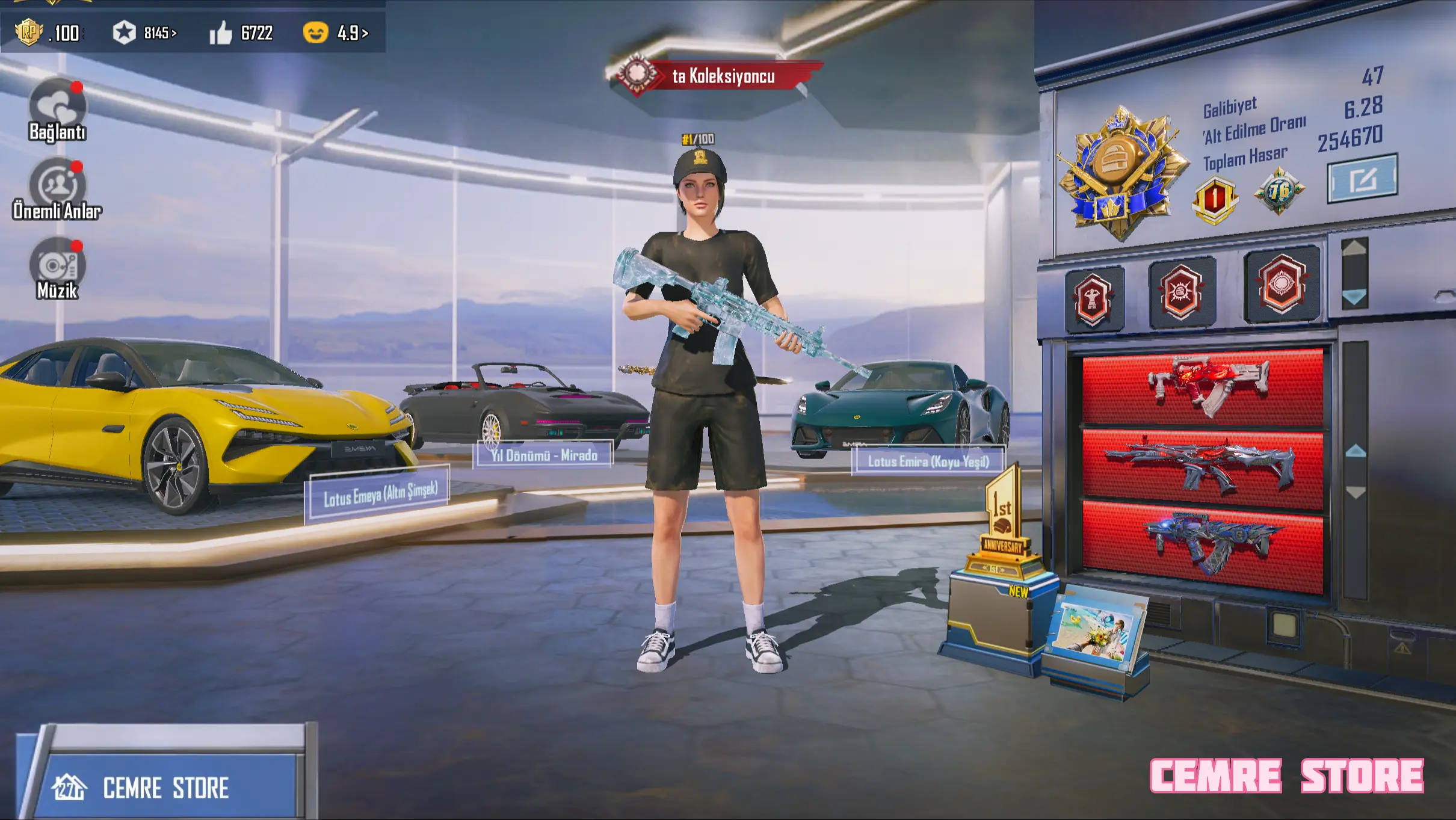Select the level 76 badge
1456x820 pixels.
click(1279, 192)
